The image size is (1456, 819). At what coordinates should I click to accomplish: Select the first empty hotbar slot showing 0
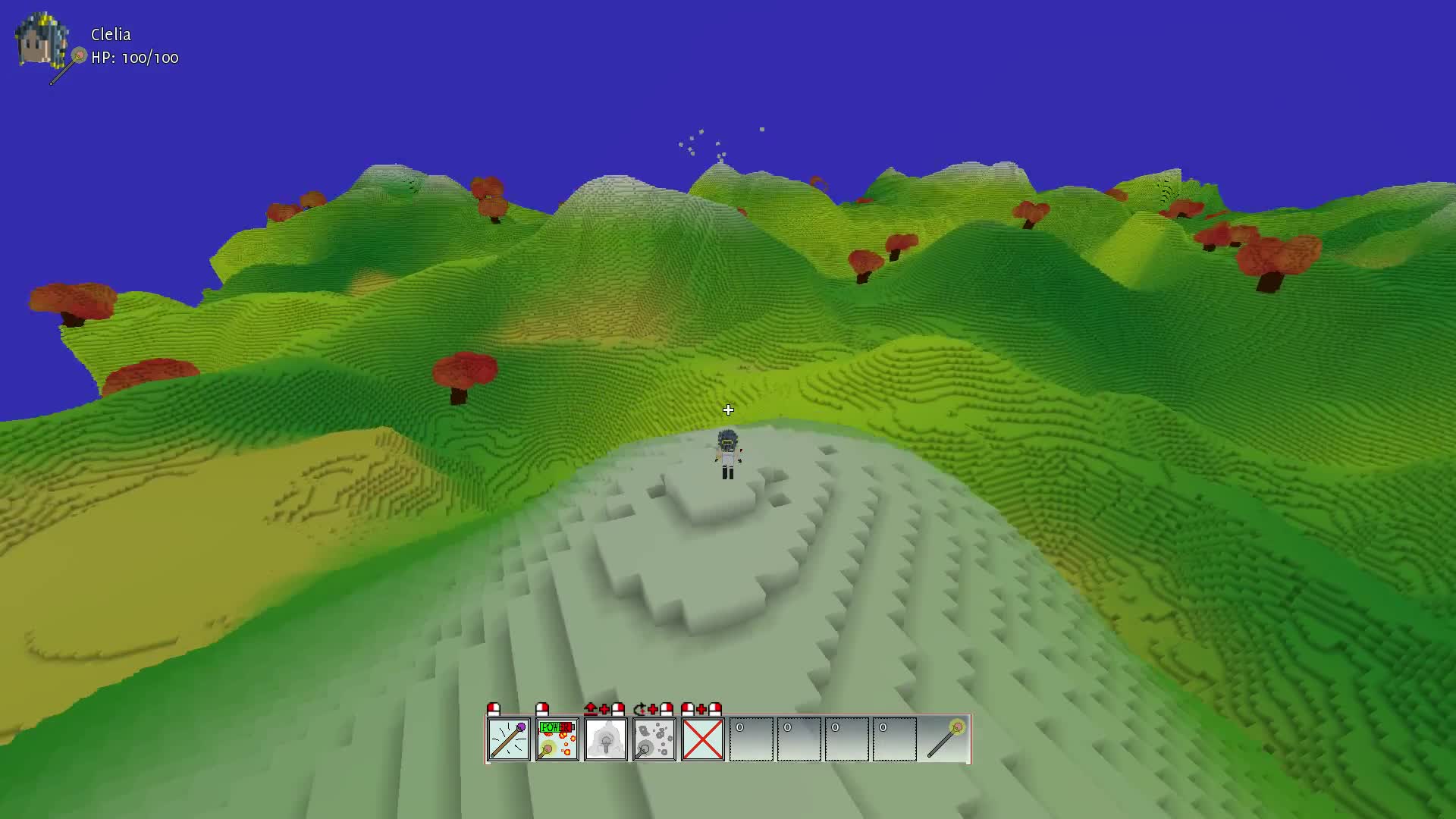[752, 739]
